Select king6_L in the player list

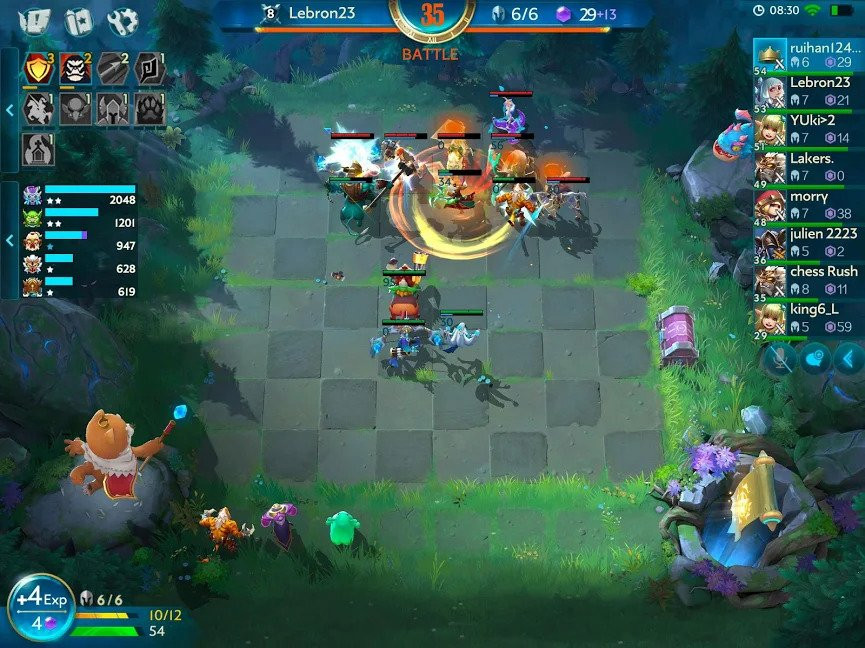tap(806, 318)
